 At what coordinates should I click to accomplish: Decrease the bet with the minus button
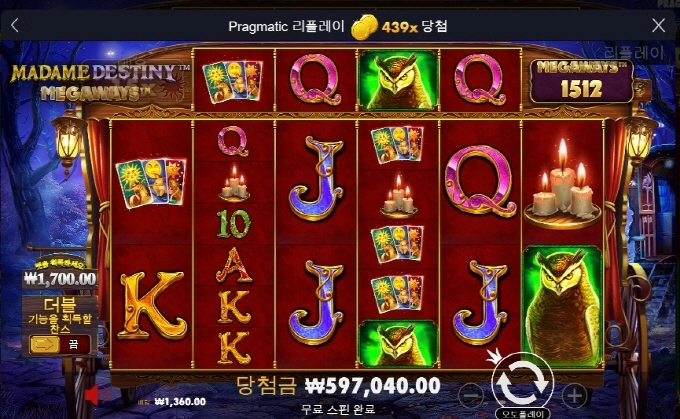point(468,393)
